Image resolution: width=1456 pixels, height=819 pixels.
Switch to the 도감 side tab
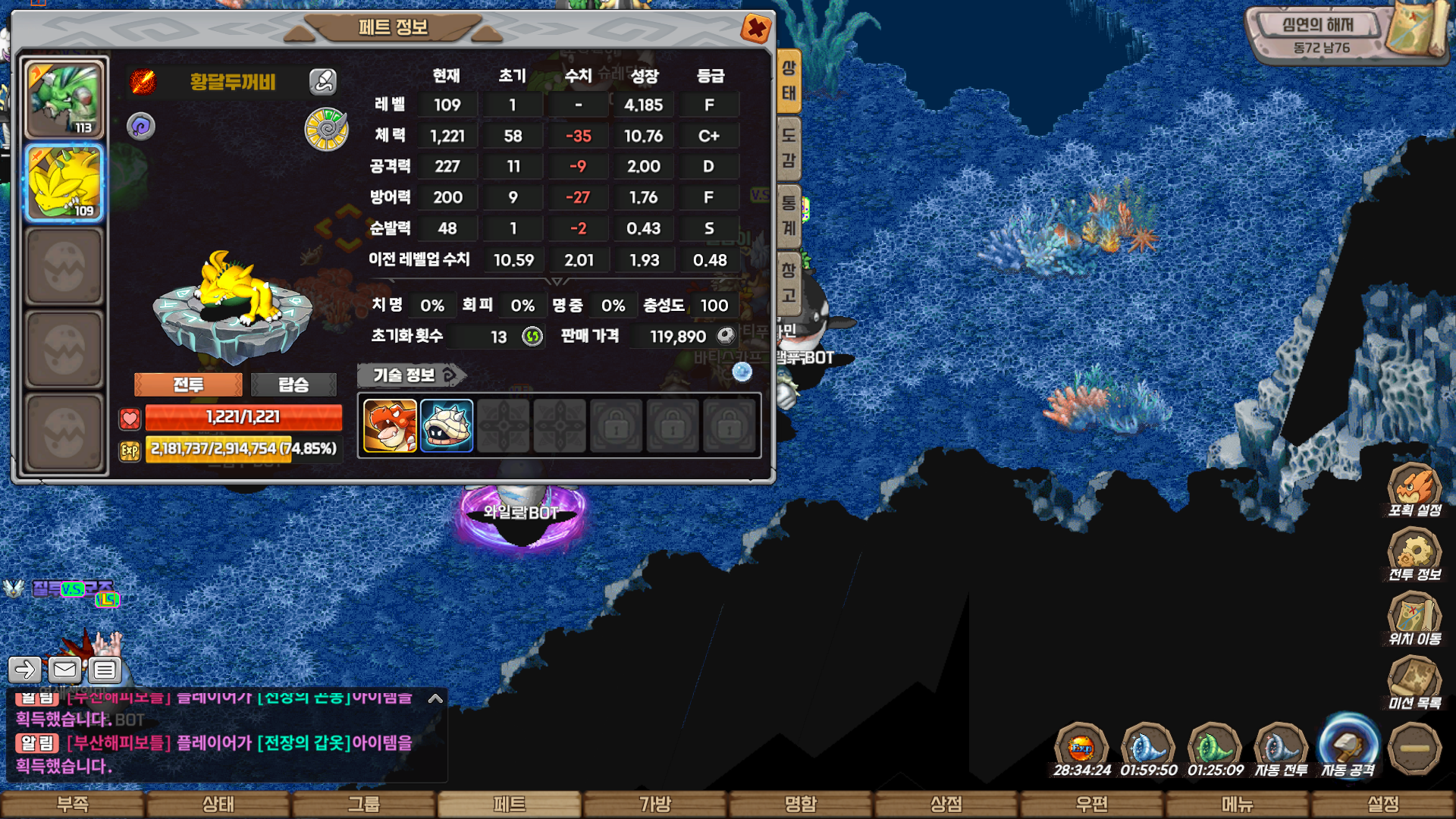[x=789, y=148]
